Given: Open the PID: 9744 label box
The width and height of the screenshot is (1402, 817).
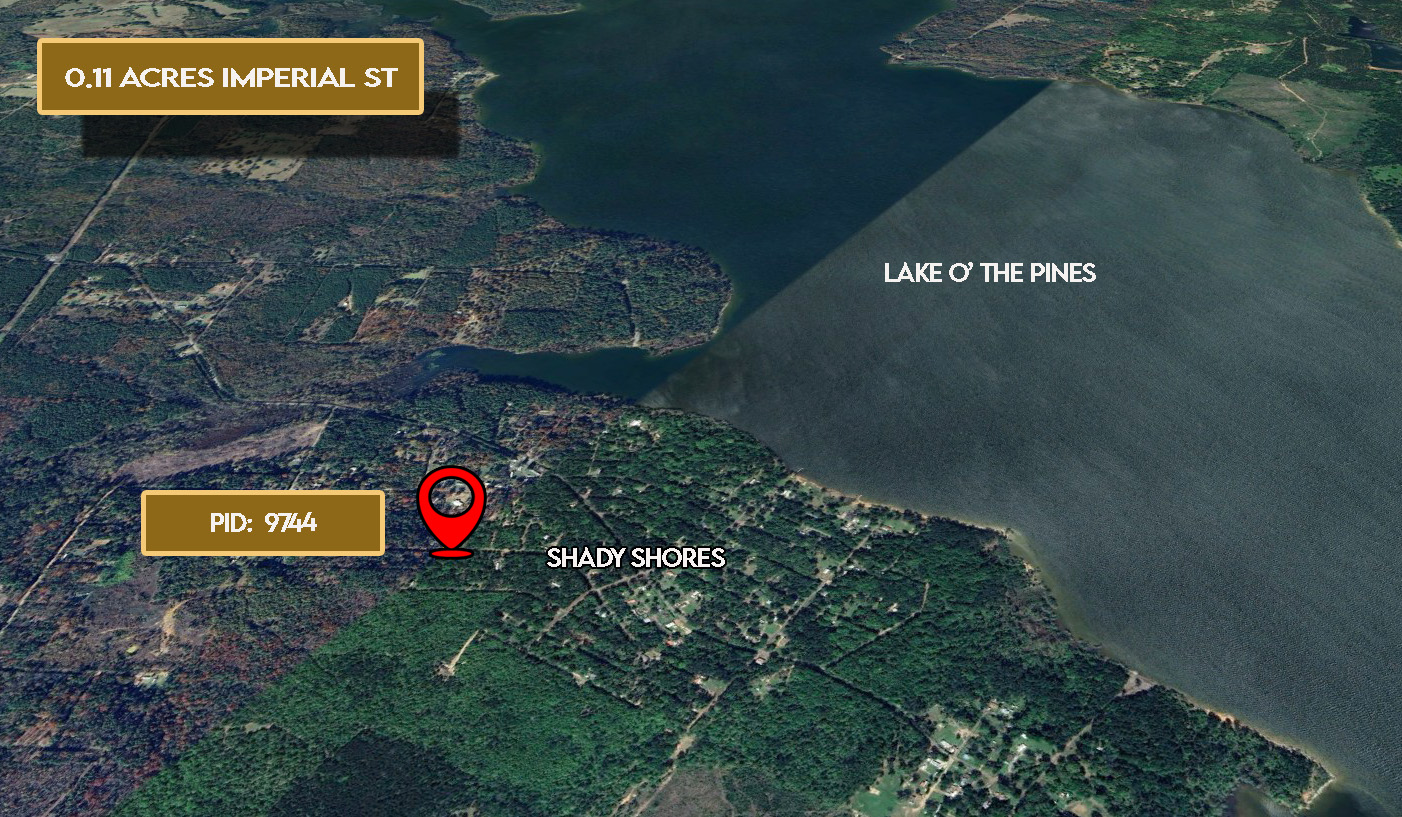Looking at the screenshot, I should [x=263, y=522].
